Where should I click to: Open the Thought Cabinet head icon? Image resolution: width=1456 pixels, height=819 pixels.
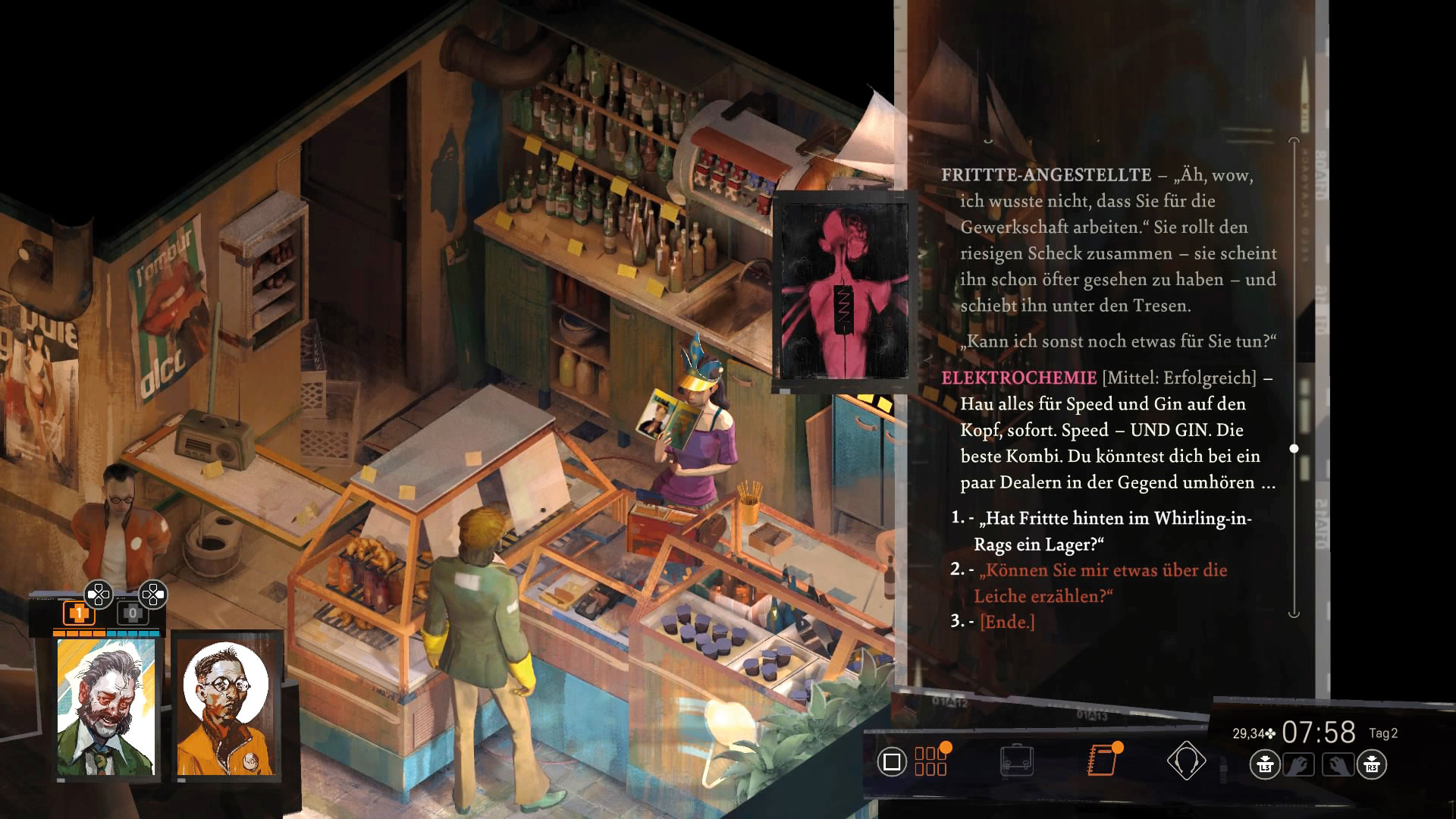1186,761
